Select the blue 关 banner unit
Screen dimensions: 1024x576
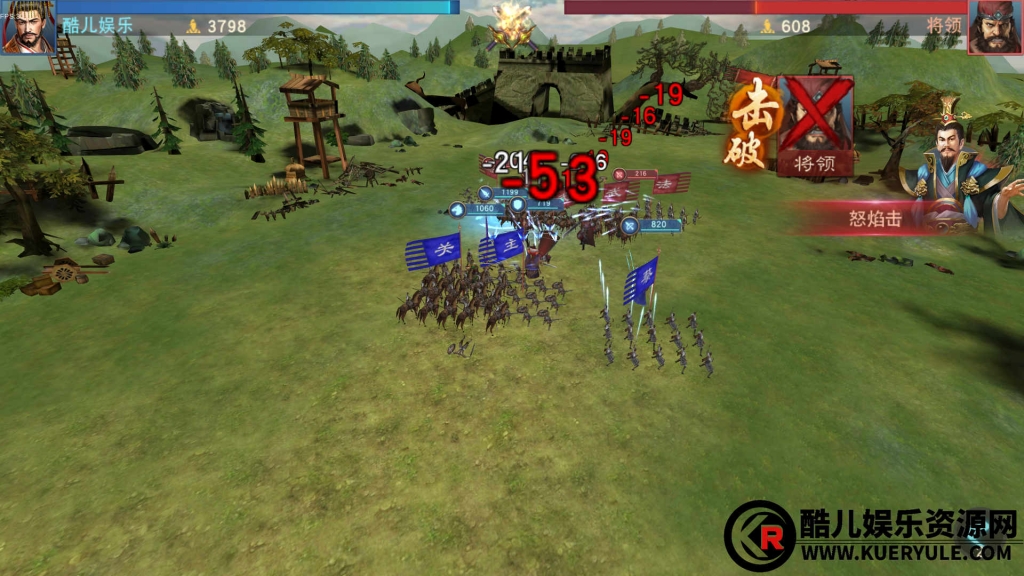point(432,250)
